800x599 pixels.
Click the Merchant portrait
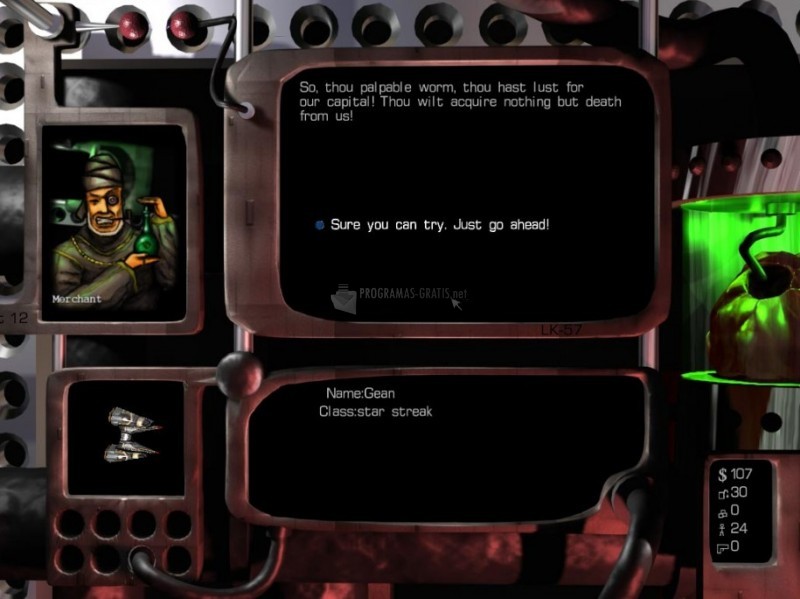tap(112, 222)
